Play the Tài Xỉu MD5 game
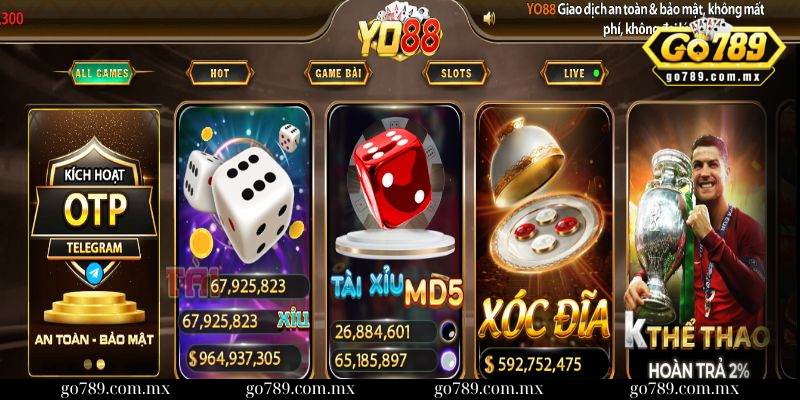 click(394, 240)
